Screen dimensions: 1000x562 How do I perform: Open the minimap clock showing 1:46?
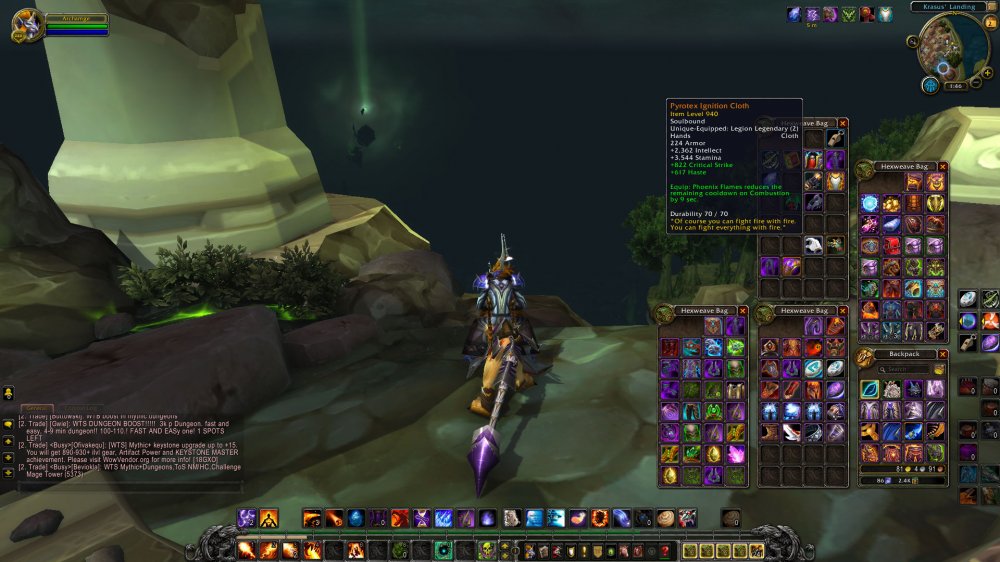(x=953, y=86)
